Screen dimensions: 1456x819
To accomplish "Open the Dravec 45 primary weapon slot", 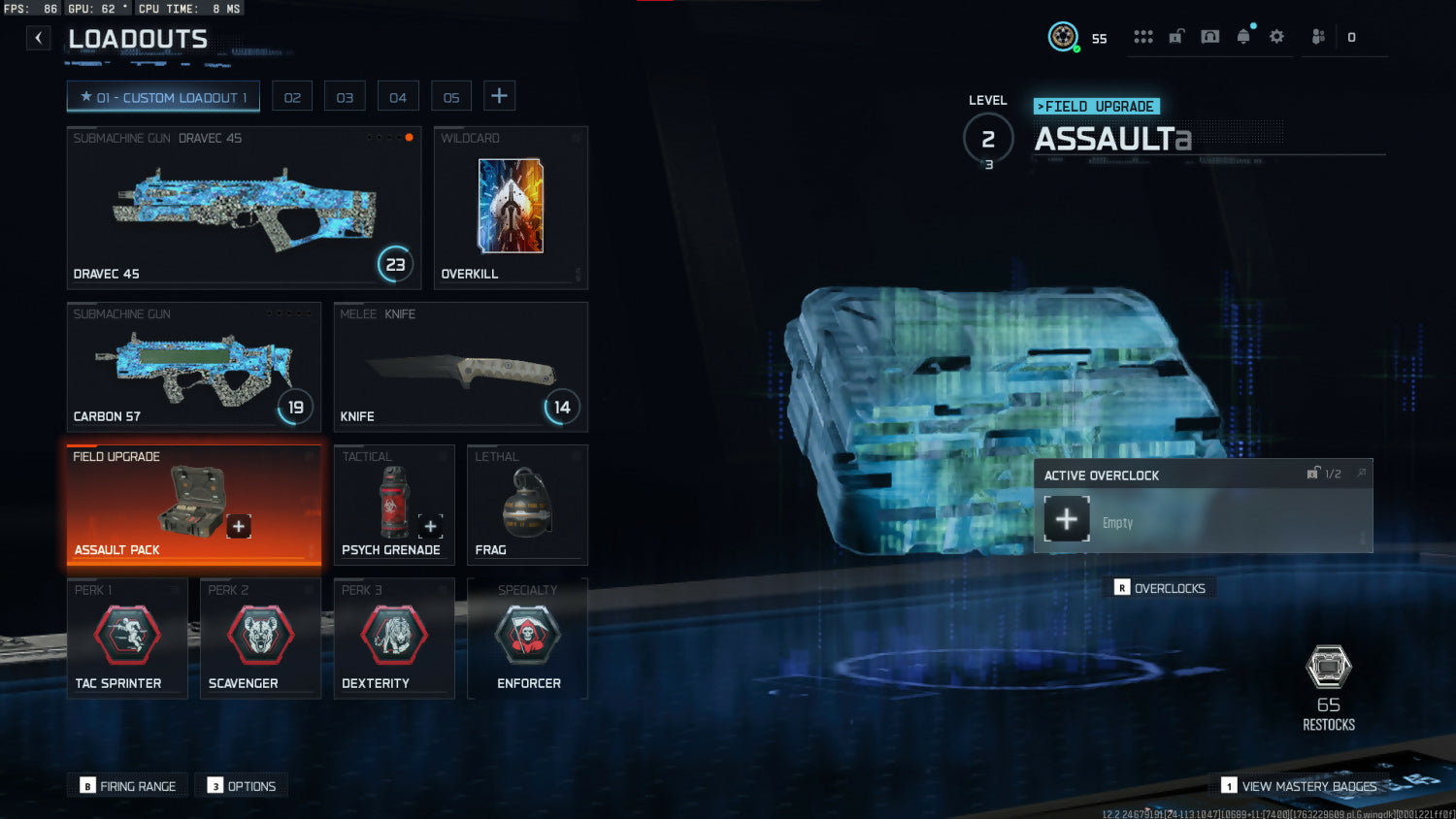I will pyautogui.click(x=244, y=208).
